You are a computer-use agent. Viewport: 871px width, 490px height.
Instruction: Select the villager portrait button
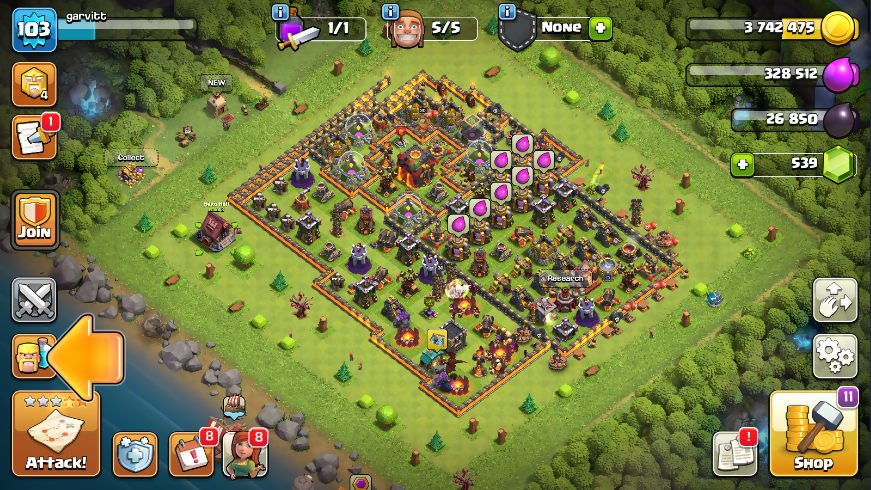click(x=244, y=454)
